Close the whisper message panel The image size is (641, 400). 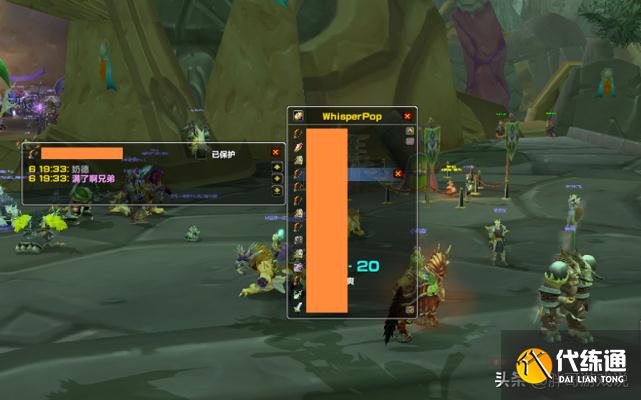276,153
